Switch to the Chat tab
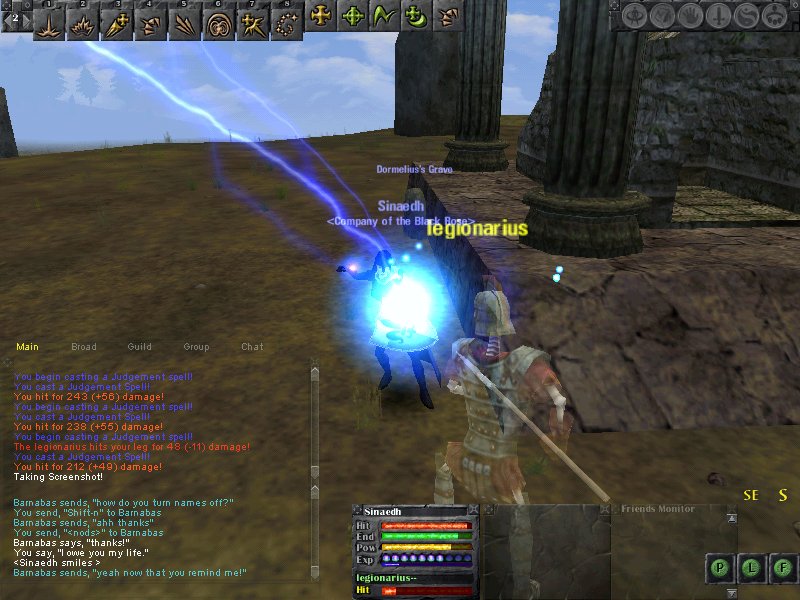The height and width of the screenshot is (600, 800). tap(252, 347)
